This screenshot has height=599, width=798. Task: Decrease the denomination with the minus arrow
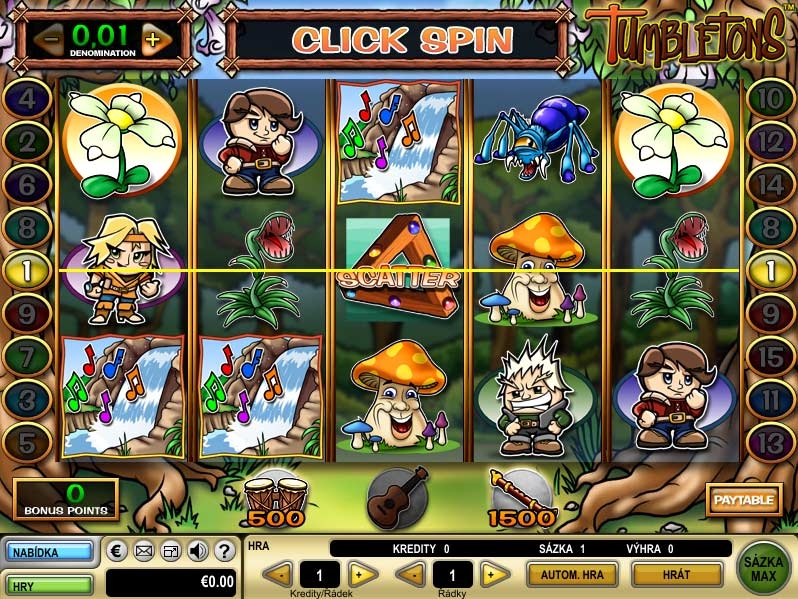tap(48, 40)
